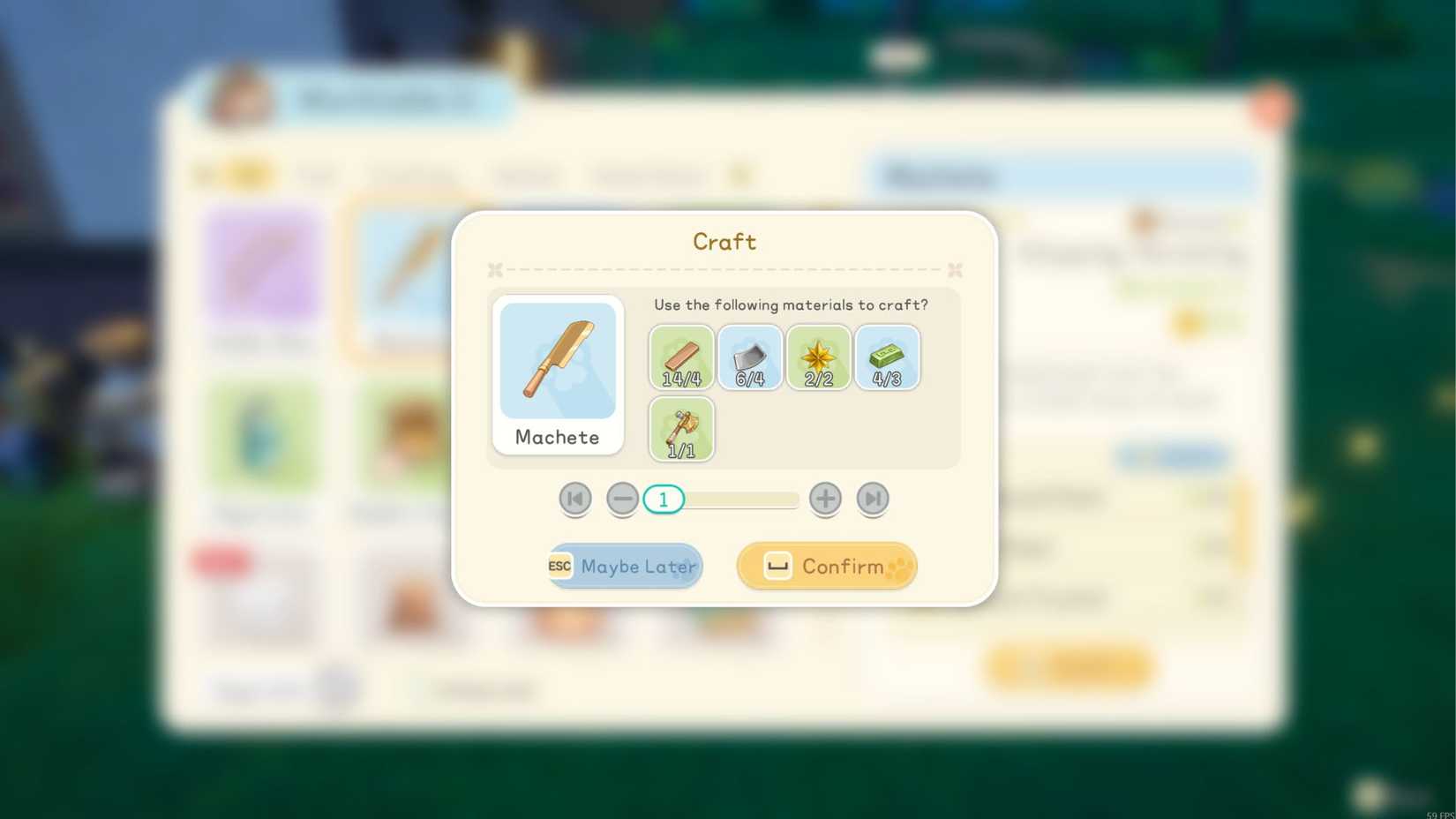This screenshot has width=1456, height=819.
Task: Select the wooden plank material icon showing 14/4
Action: coord(680,357)
